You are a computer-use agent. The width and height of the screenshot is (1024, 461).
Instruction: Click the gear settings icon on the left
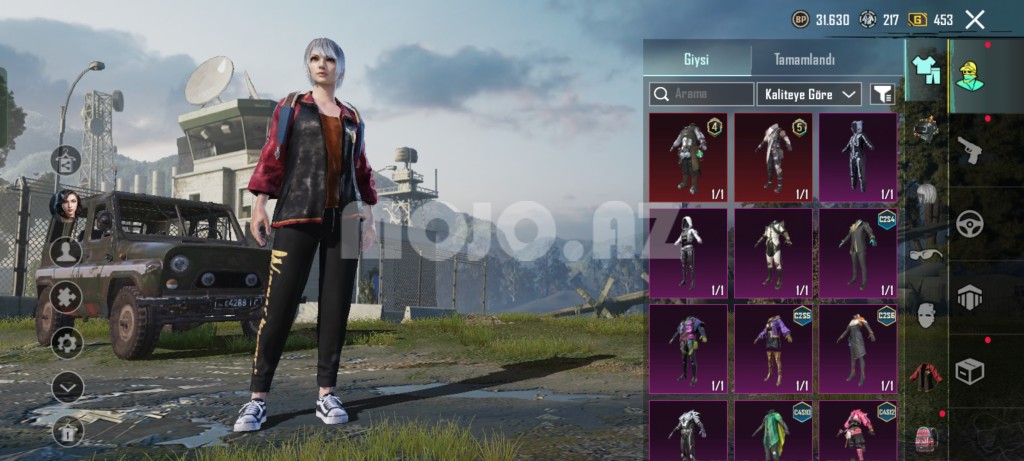(67, 343)
